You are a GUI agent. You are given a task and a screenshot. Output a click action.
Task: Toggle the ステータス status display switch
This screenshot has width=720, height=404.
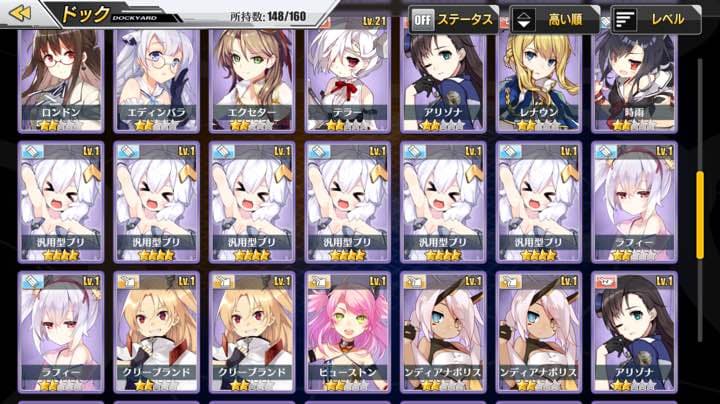[453, 18]
